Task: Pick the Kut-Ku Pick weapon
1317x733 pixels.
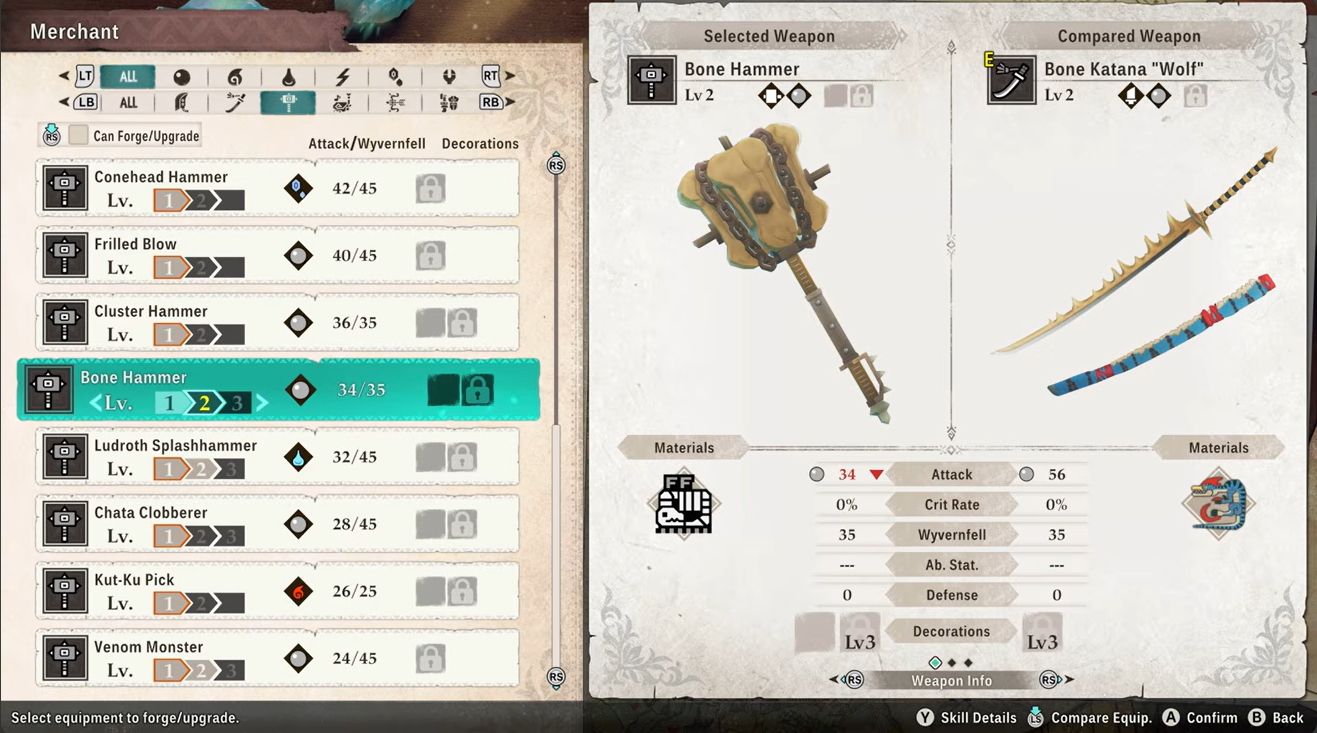Action: [x=277, y=591]
